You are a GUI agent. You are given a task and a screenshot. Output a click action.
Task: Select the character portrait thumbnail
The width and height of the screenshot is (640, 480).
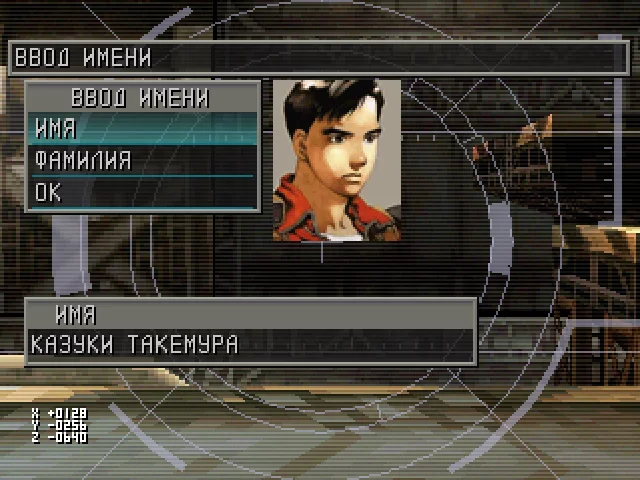coord(337,161)
